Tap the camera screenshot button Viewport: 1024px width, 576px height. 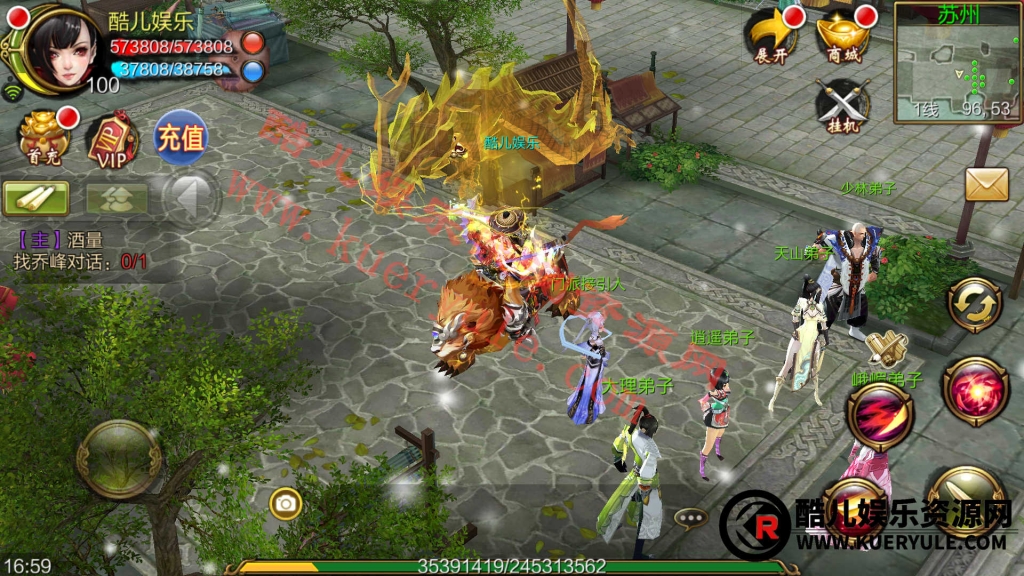[286, 504]
